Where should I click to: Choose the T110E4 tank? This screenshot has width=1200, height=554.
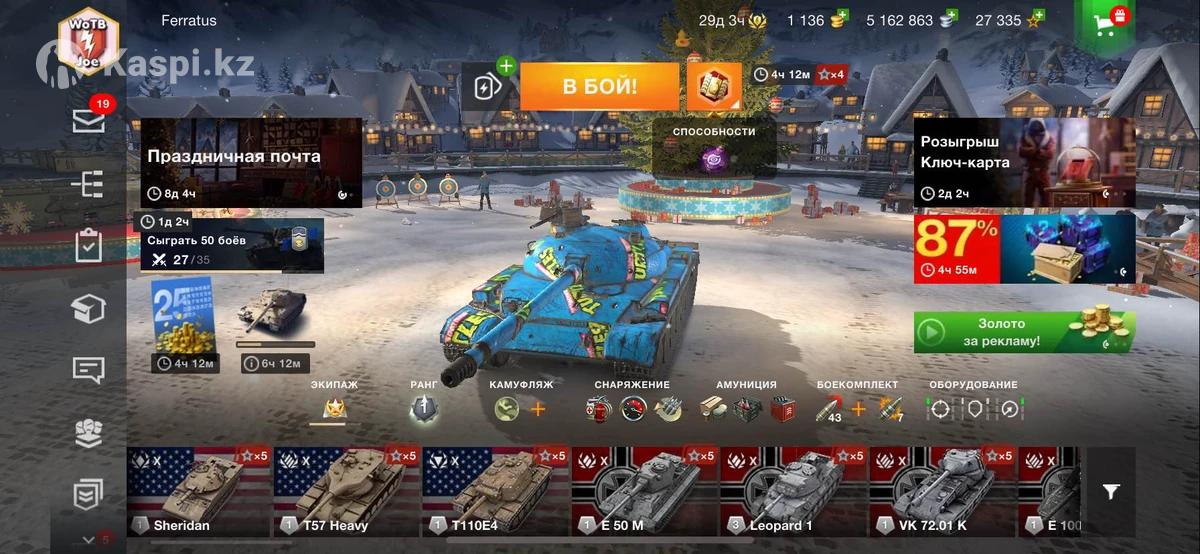pyautogui.click(x=495, y=492)
